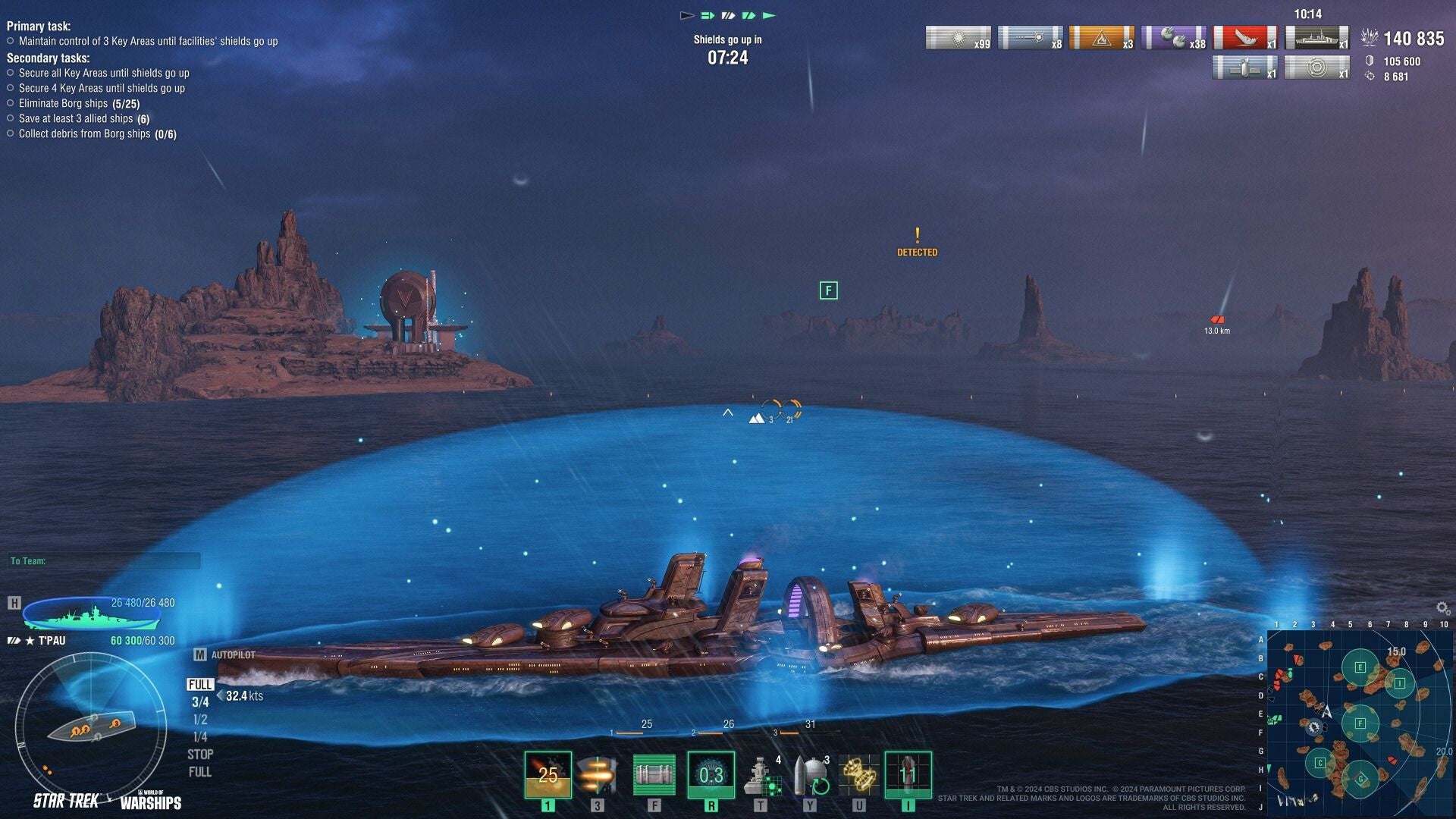This screenshot has height=819, width=1456.
Task: Trigger the golden hourglass-shaped ability (key U)
Action: pyautogui.click(x=858, y=774)
